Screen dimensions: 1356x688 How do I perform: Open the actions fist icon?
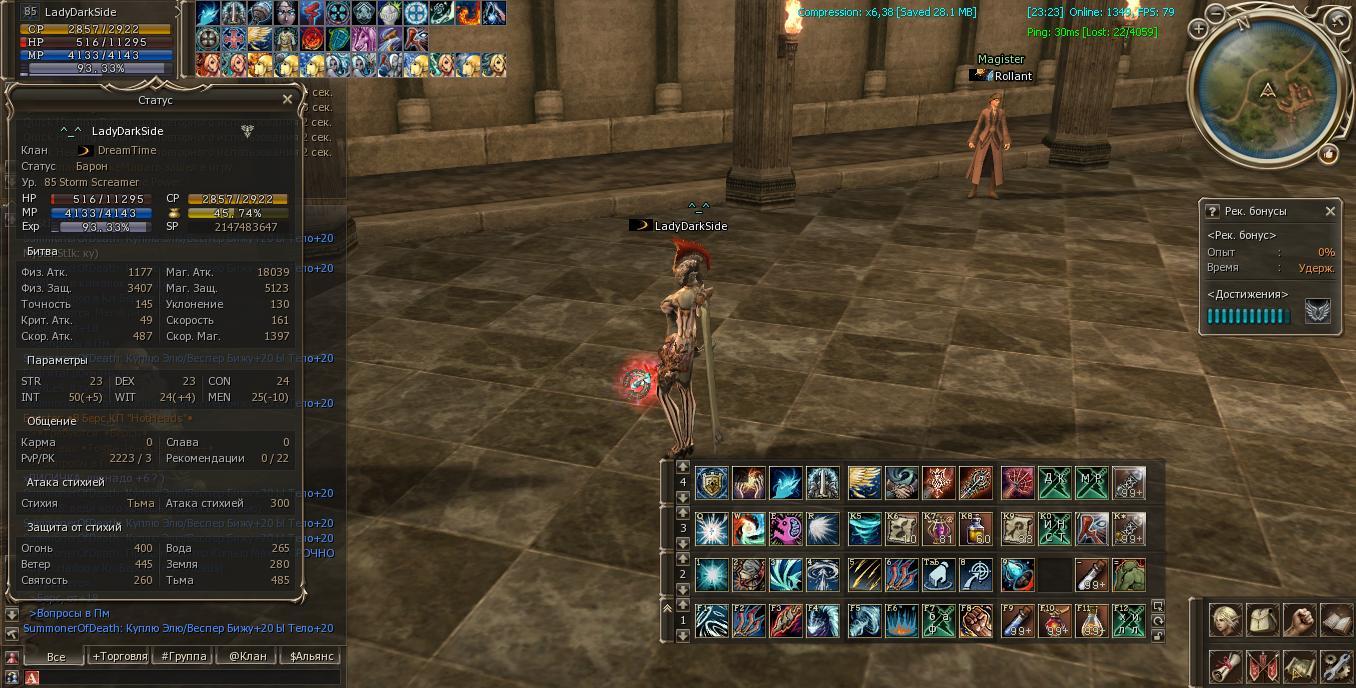pyautogui.click(x=1299, y=620)
